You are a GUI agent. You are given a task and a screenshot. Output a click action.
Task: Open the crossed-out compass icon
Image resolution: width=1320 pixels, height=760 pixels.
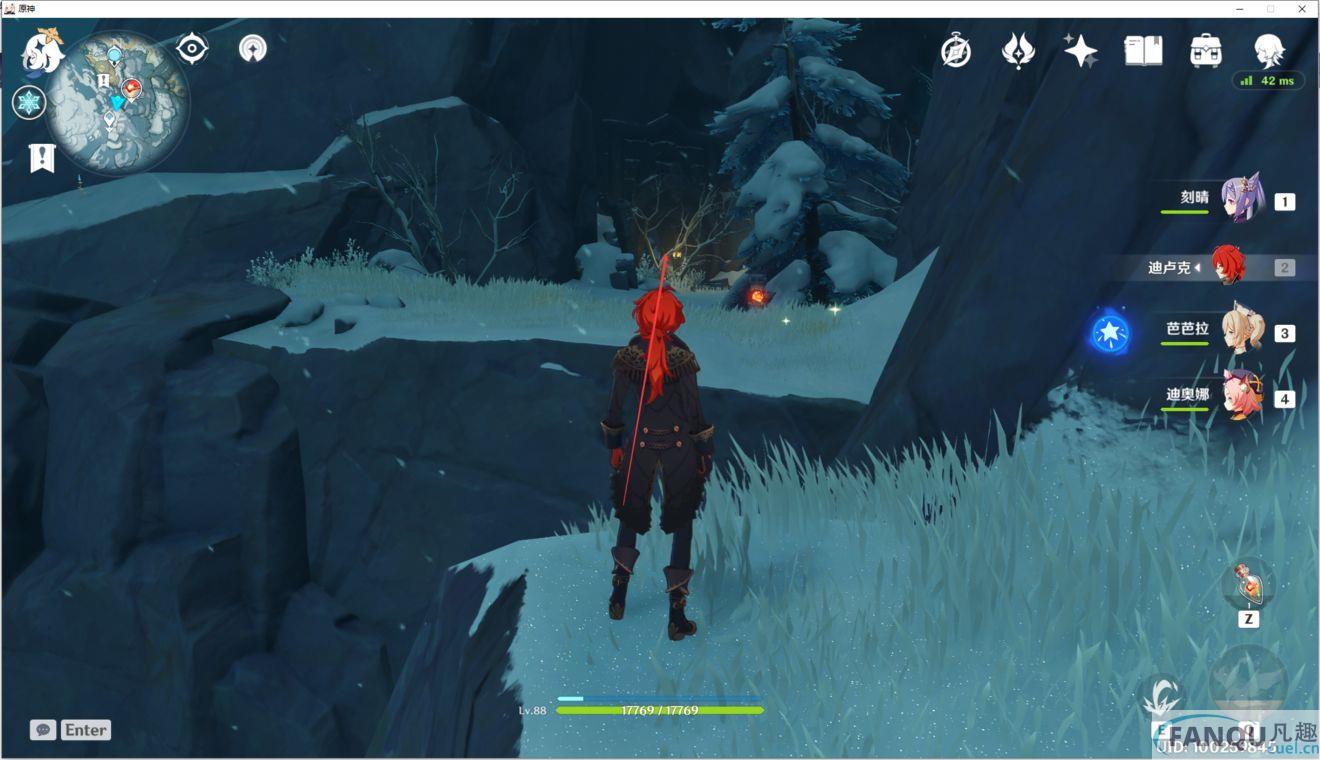(x=956, y=50)
